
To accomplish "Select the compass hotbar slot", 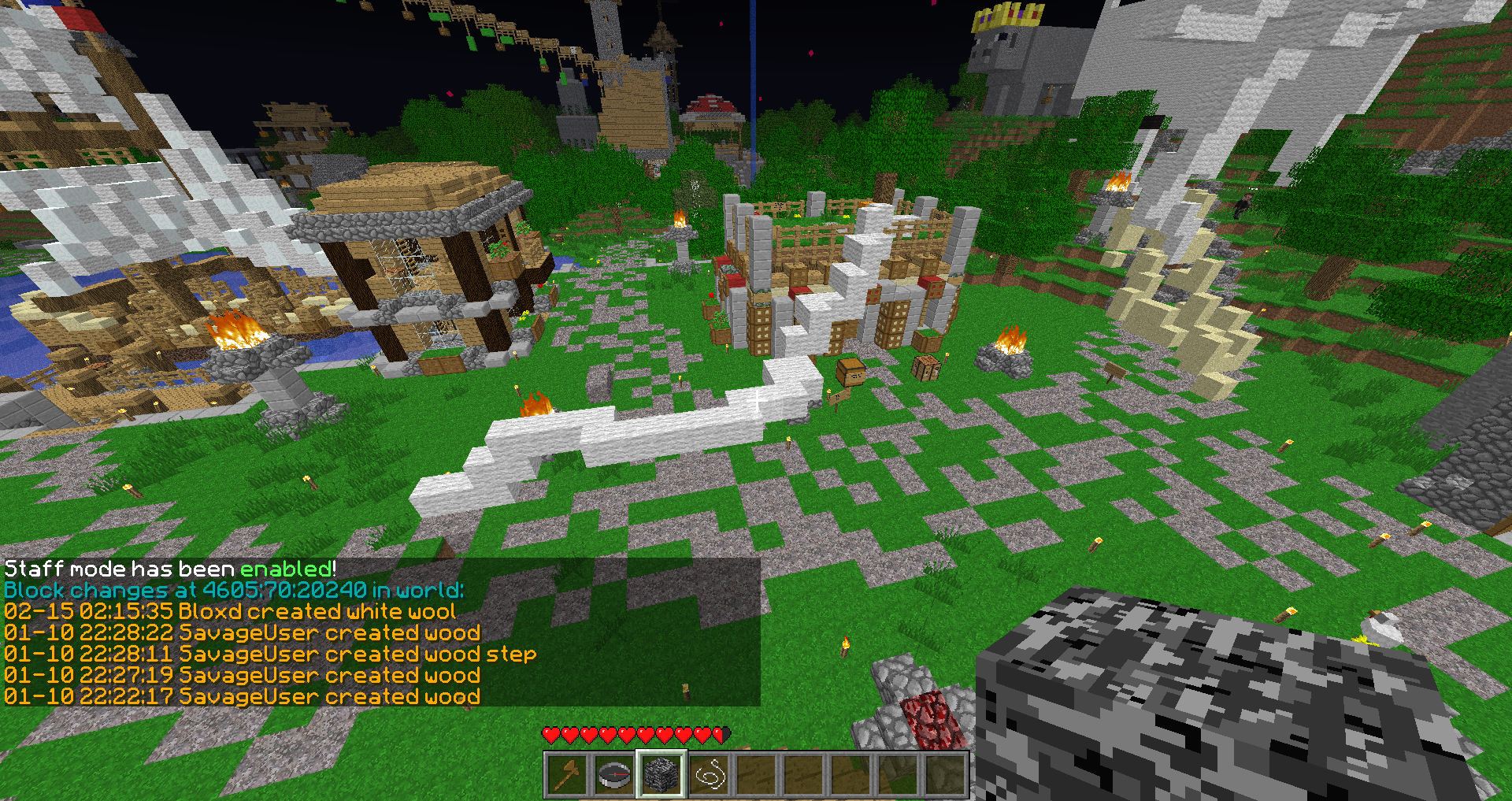I will (613, 775).
